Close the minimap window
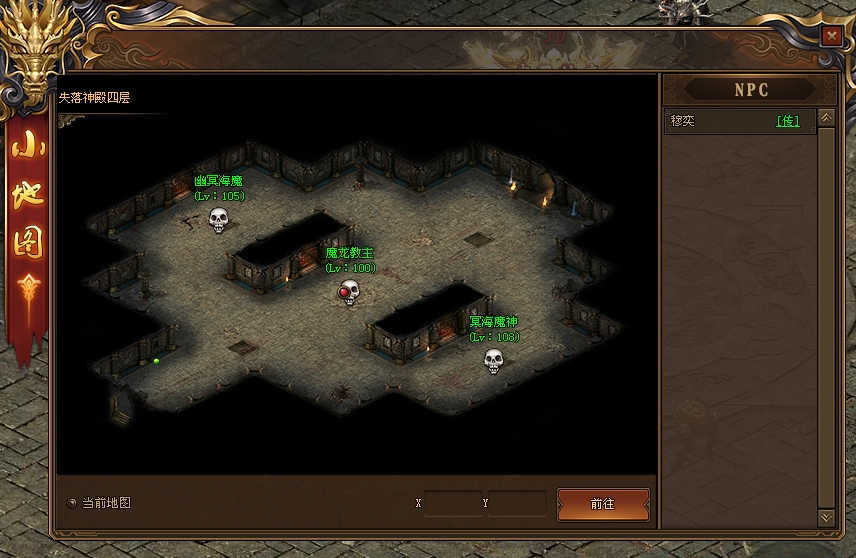Screen dimensions: 856x558 (831, 35)
